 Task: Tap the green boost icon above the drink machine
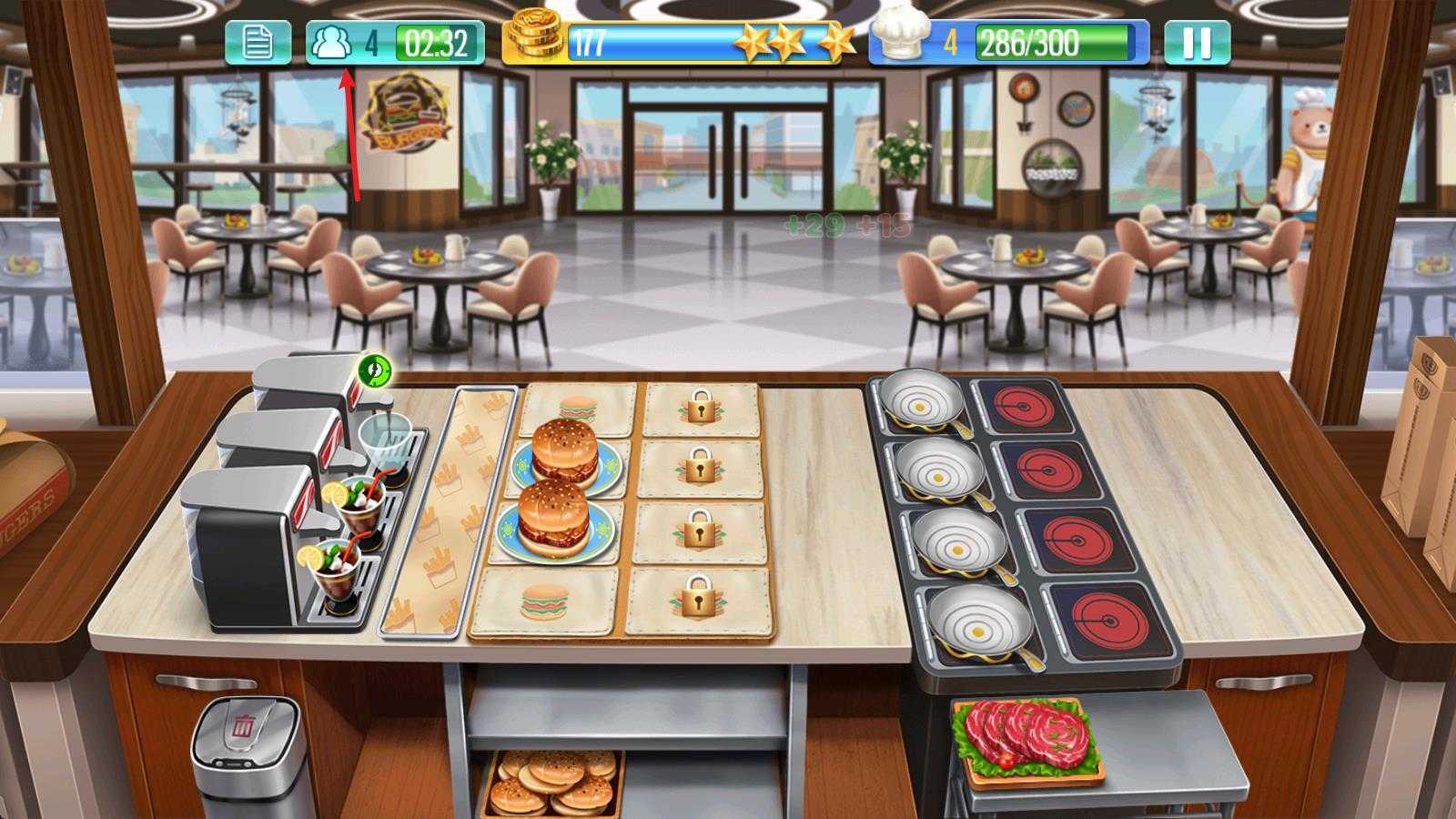tap(375, 372)
